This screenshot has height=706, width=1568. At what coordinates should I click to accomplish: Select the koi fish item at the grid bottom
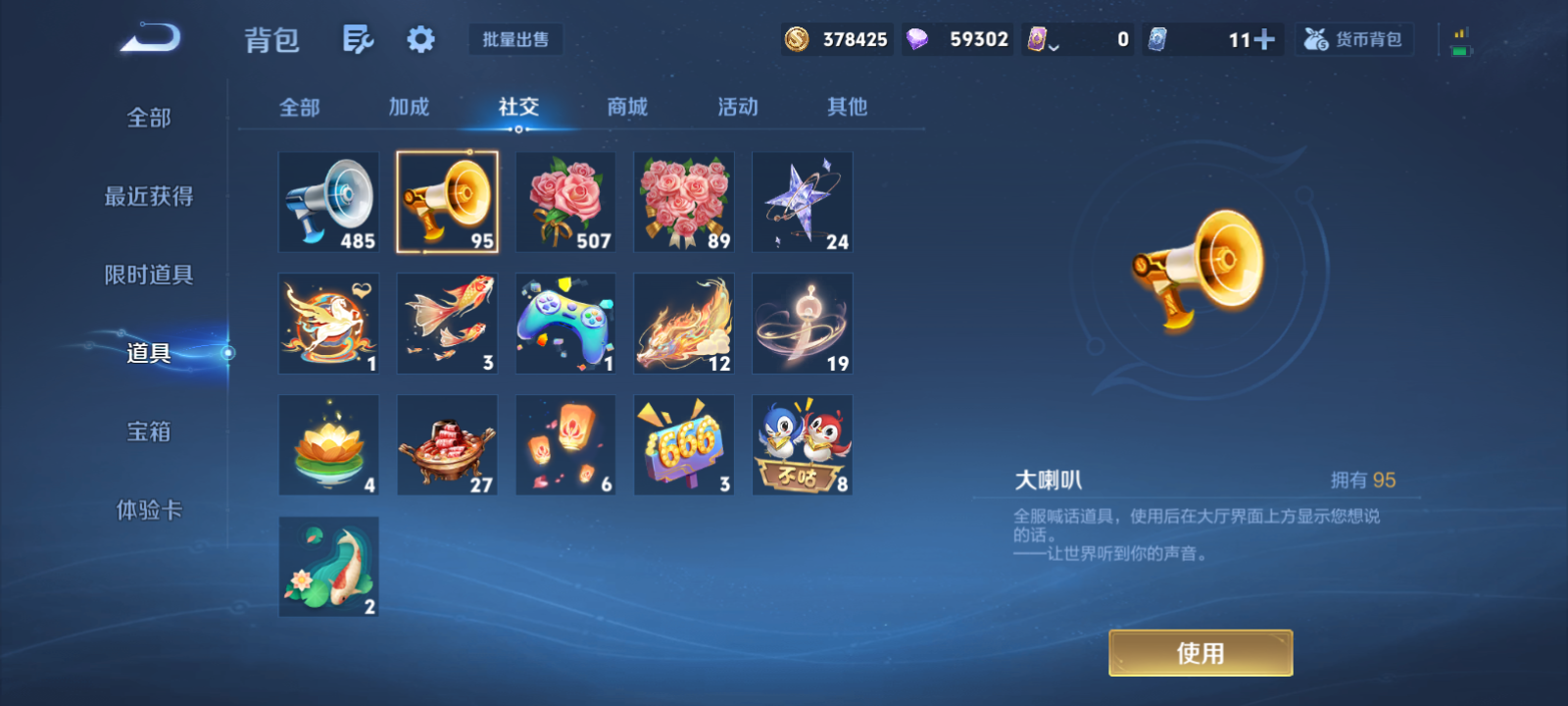328,567
